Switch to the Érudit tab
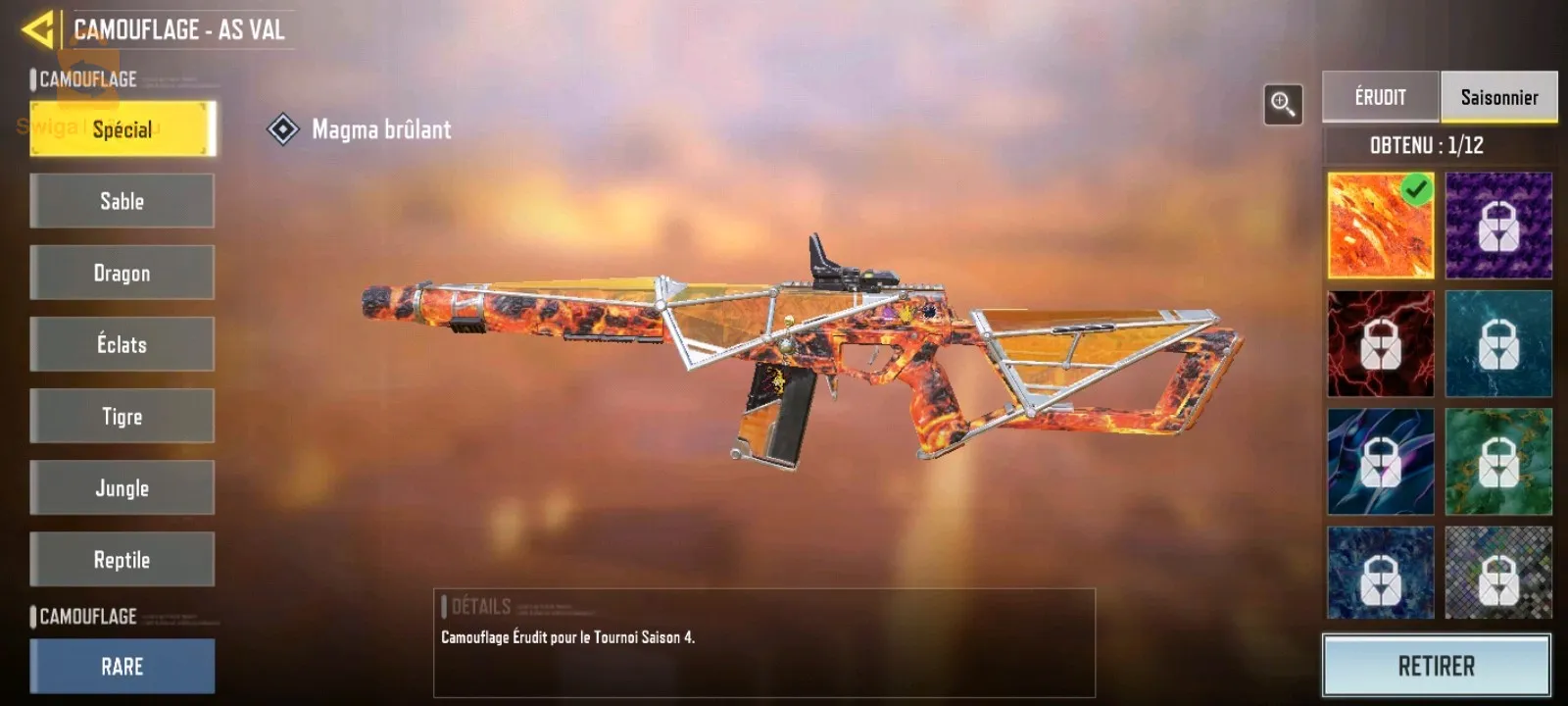Viewport: 1568px width, 706px height. pyautogui.click(x=1379, y=95)
